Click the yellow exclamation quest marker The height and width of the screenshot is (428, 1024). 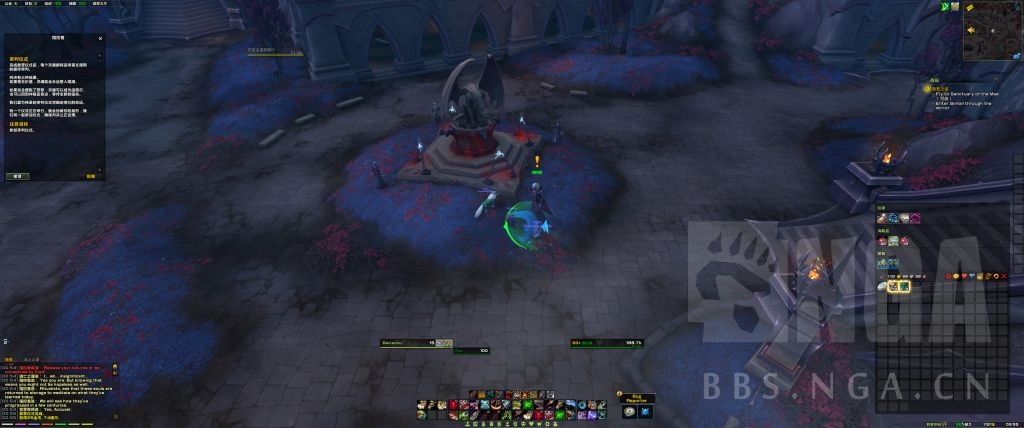tap(537, 160)
